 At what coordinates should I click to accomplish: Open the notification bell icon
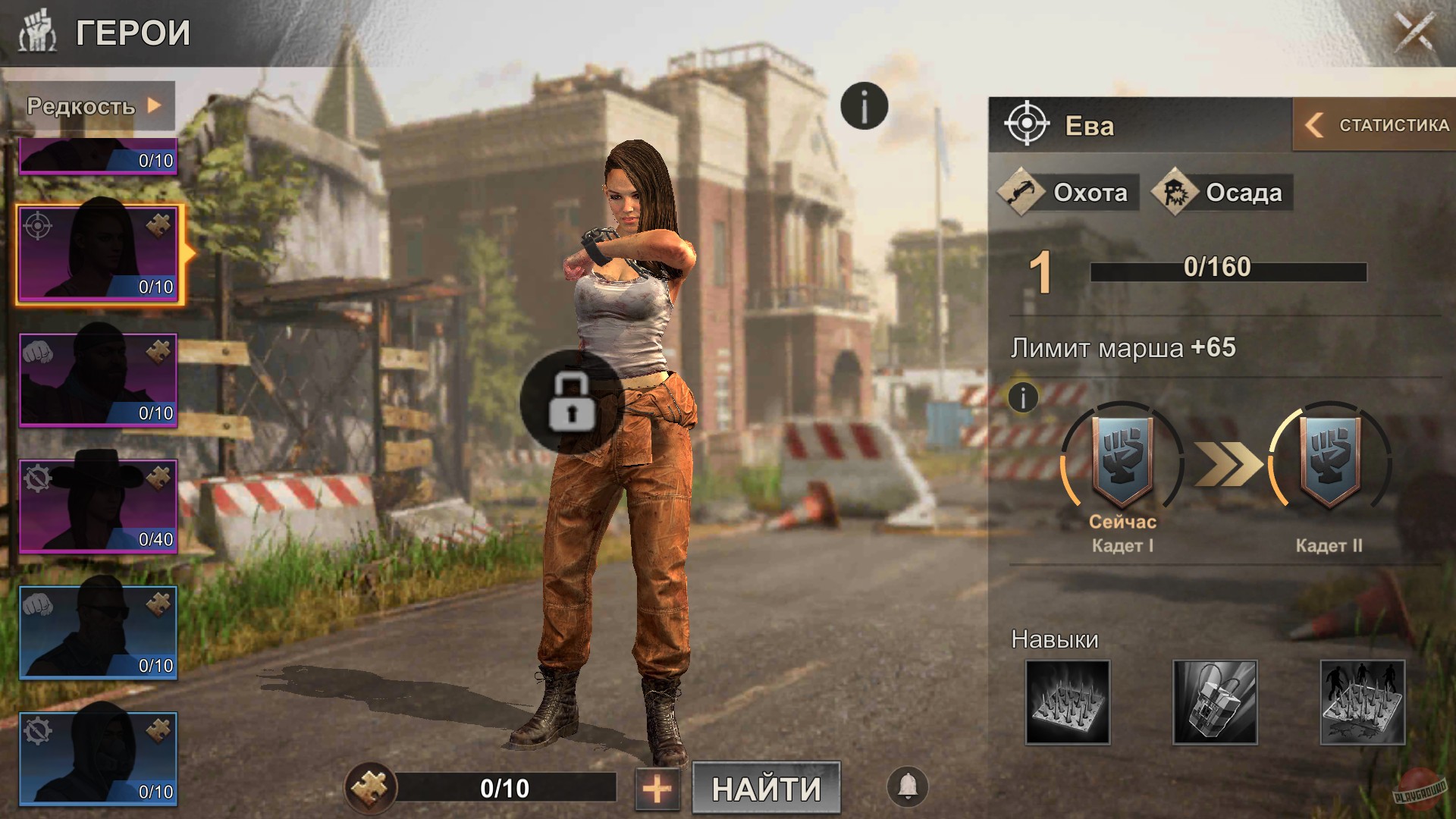[x=907, y=787]
